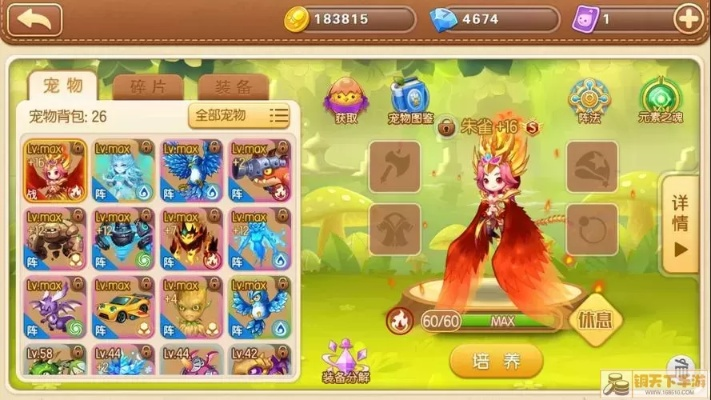This screenshot has height=400, width=711.
Task: Open the 装备 tab
Action: [232, 86]
